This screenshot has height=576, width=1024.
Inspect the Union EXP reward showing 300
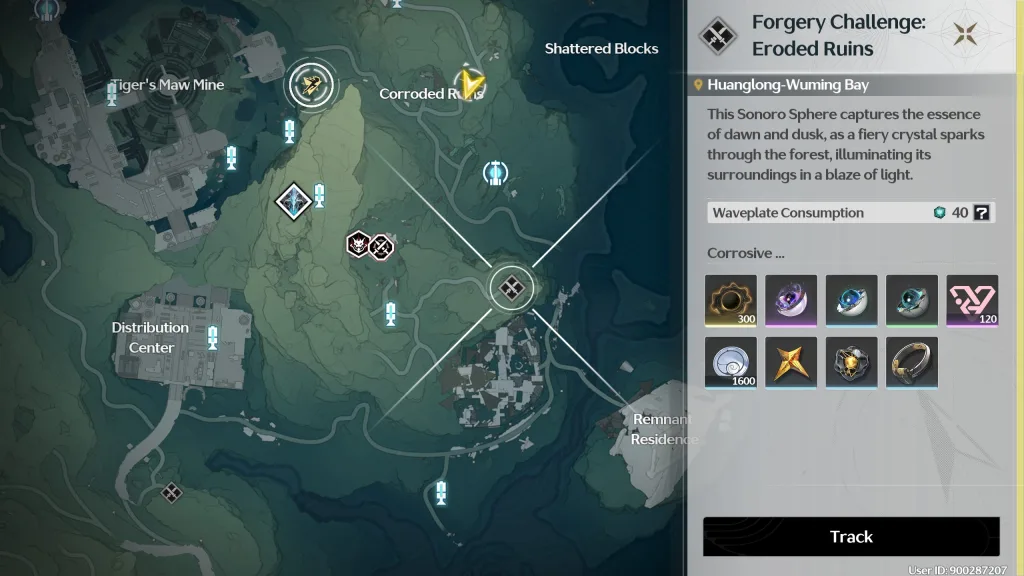pos(731,300)
